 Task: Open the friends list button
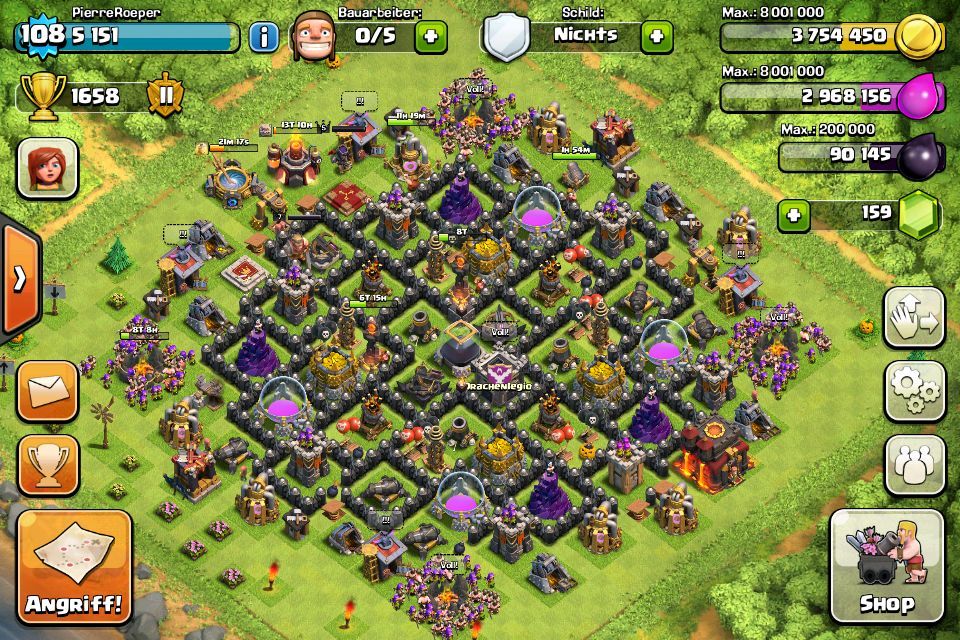click(914, 463)
